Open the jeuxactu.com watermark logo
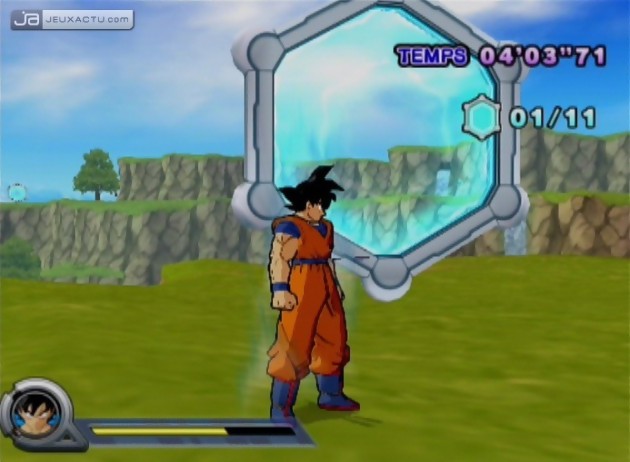This screenshot has height=462, width=630. [x=71, y=19]
